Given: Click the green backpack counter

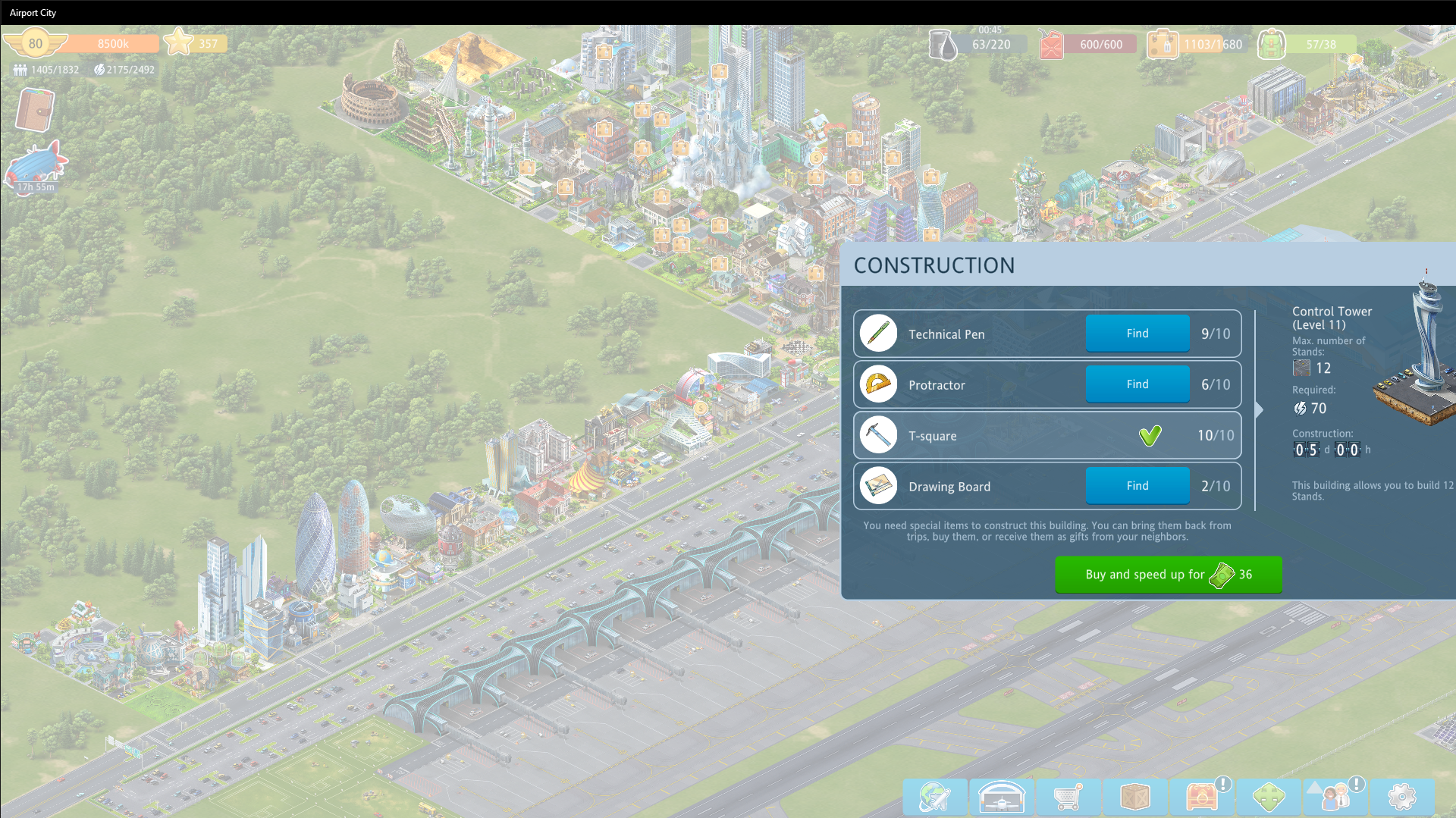Looking at the screenshot, I should point(1272,45).
